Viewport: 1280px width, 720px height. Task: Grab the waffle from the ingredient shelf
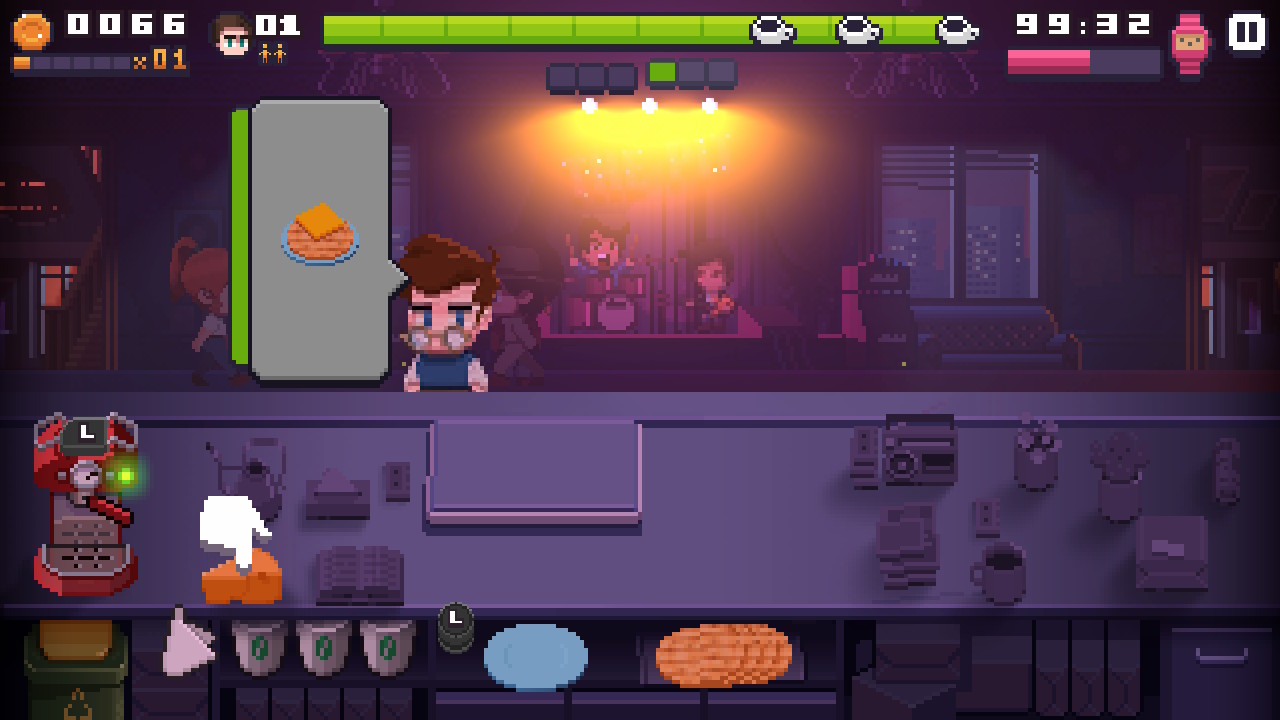click(x=723, y=655)
